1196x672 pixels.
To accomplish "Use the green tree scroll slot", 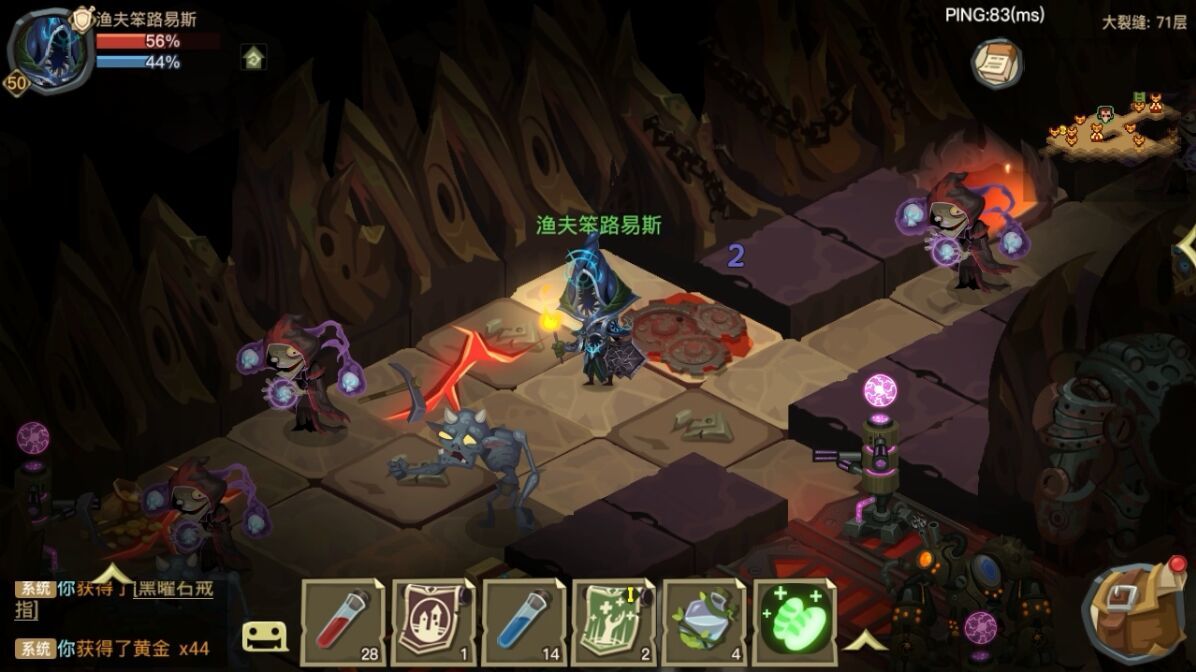I will pyautogui.click(x=612, y=621).
